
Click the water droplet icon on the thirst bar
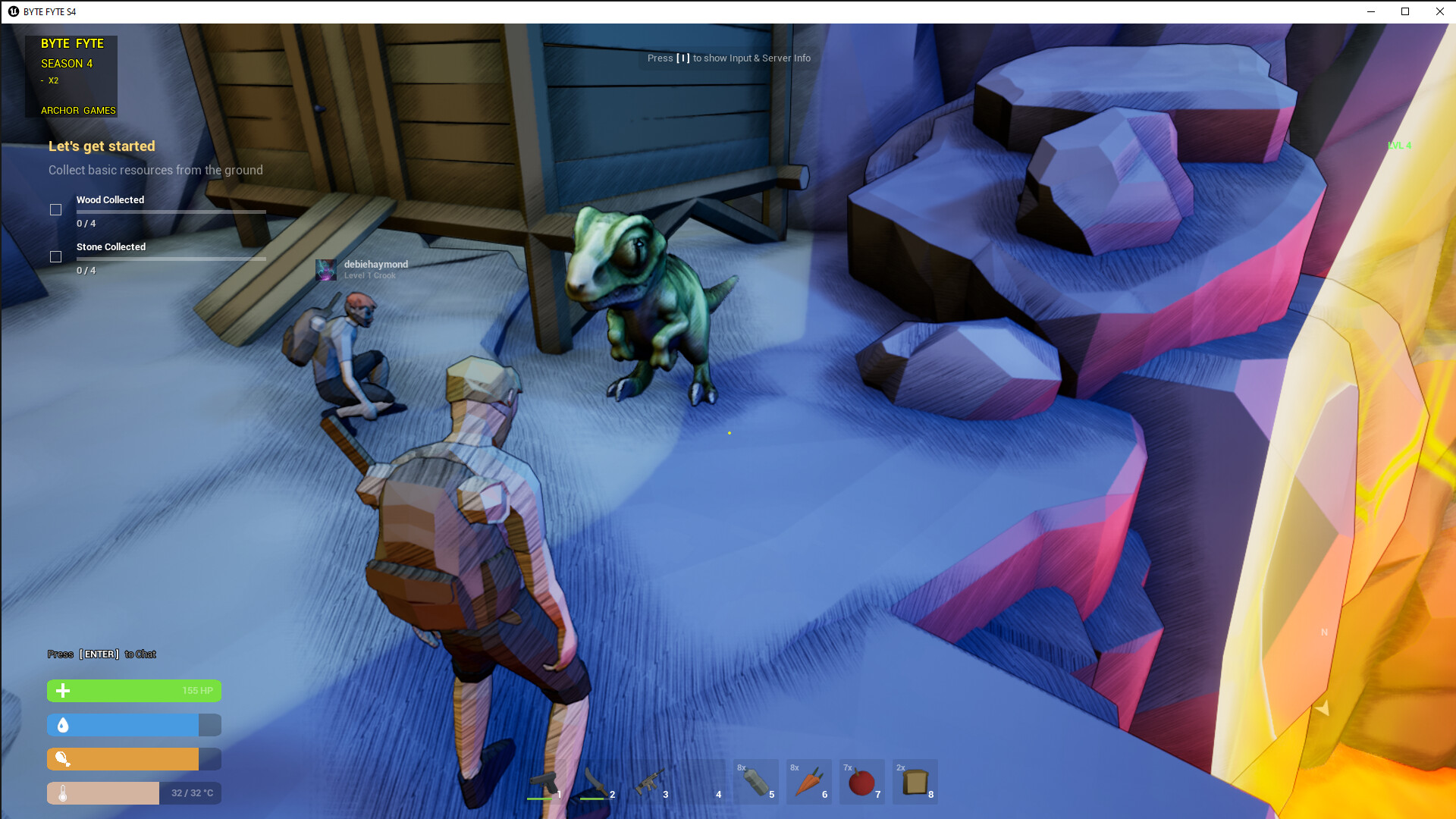(x=63, y=725)
